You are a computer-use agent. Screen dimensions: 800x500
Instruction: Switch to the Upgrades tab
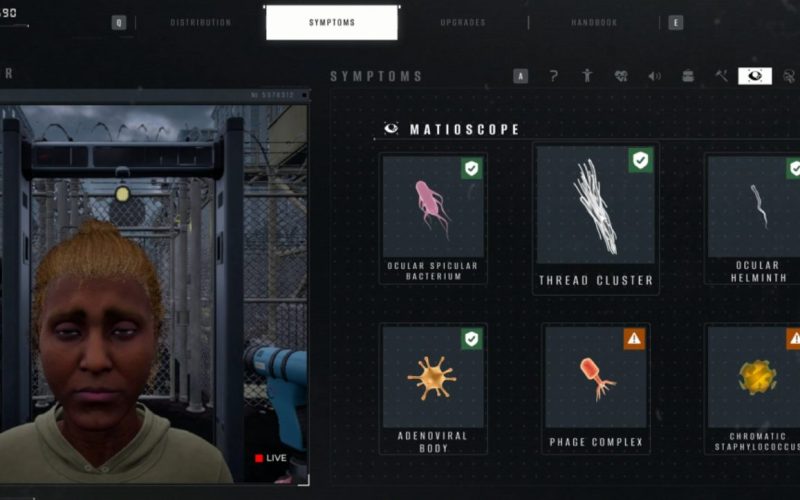tap(463, 22)
